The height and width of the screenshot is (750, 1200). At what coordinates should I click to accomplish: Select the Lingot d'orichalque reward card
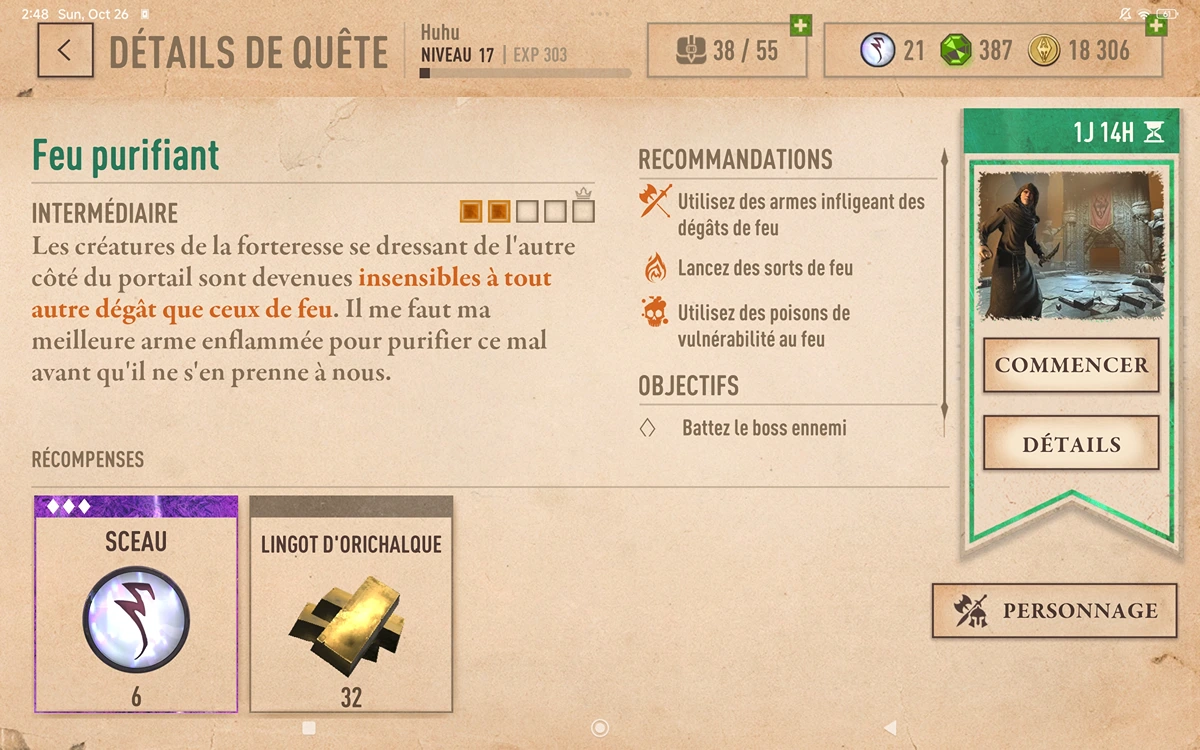click(351, 604)
